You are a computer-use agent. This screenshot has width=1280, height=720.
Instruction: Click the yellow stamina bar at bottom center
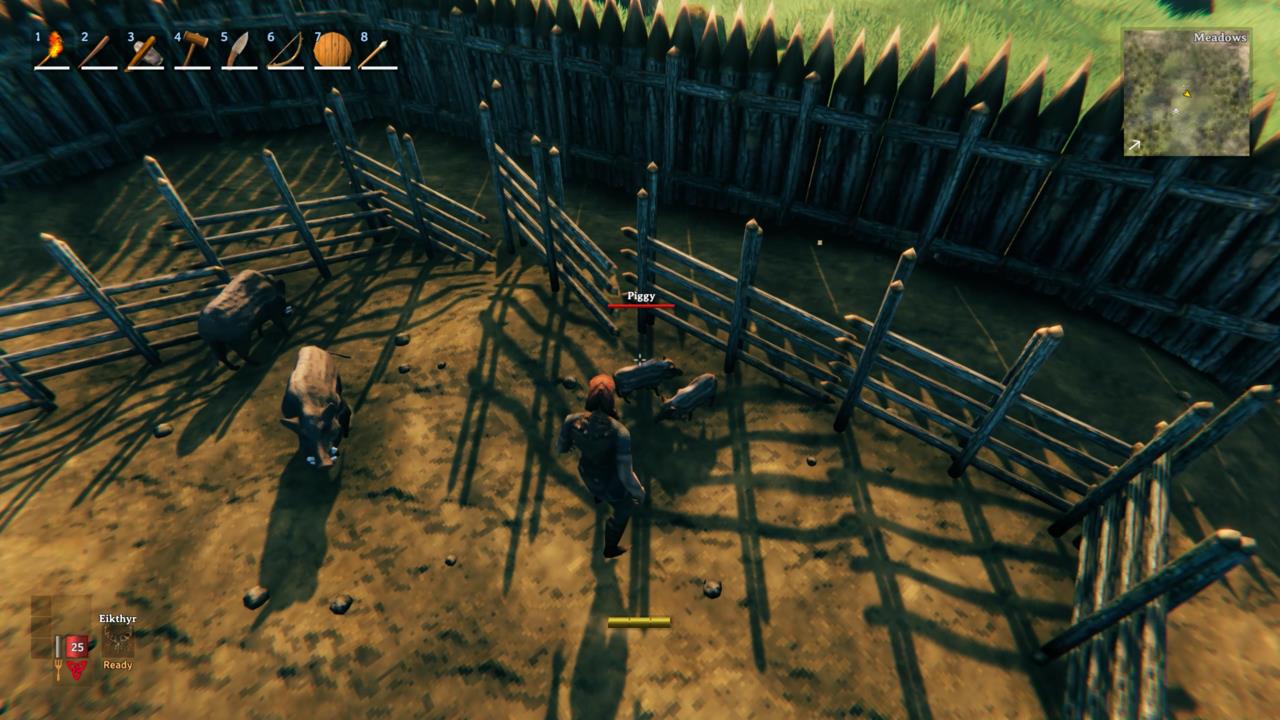click(638, 620)
